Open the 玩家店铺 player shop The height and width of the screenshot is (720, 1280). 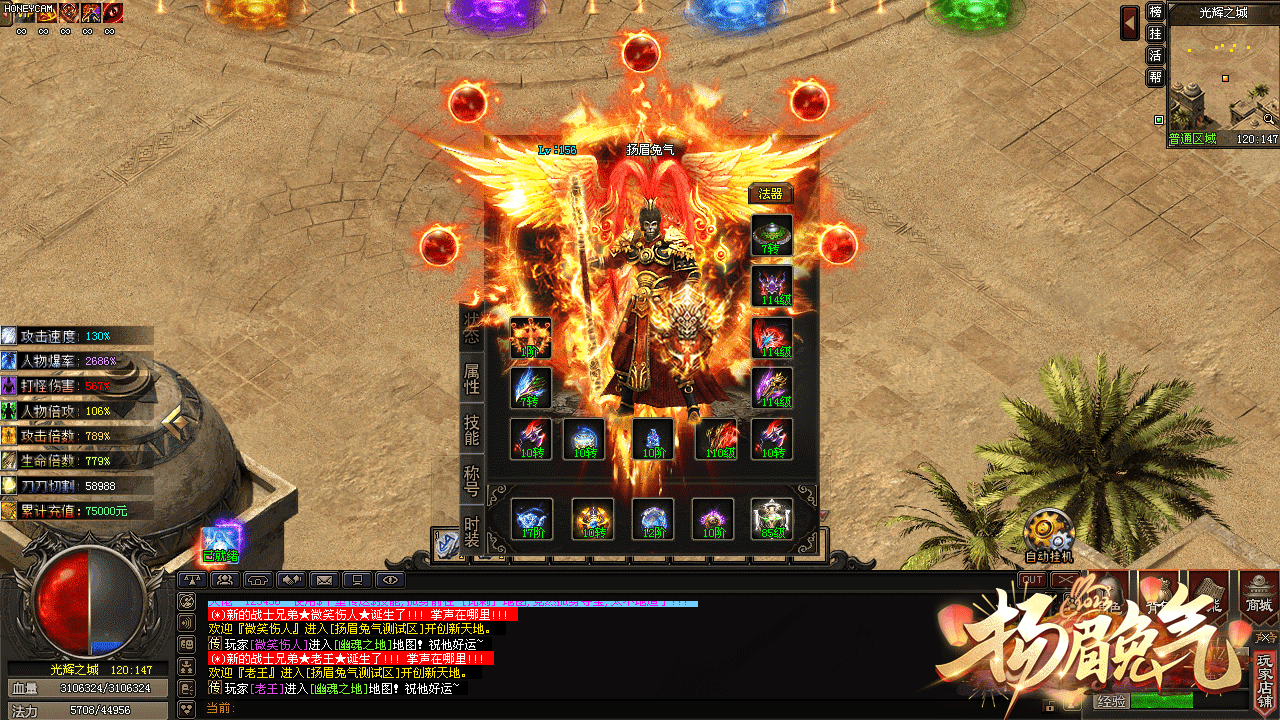[x=1266, y=680]
